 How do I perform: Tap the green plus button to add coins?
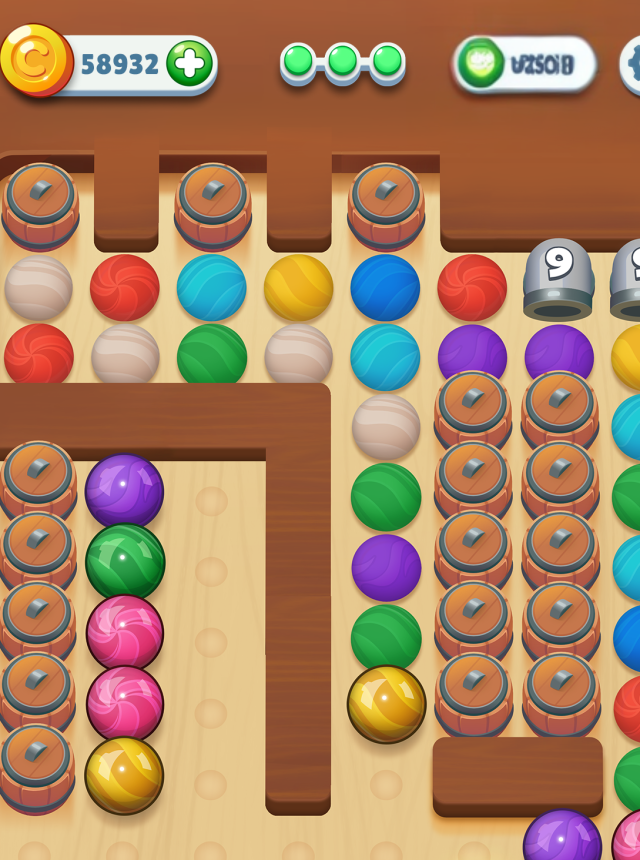[x=189, y=64]
